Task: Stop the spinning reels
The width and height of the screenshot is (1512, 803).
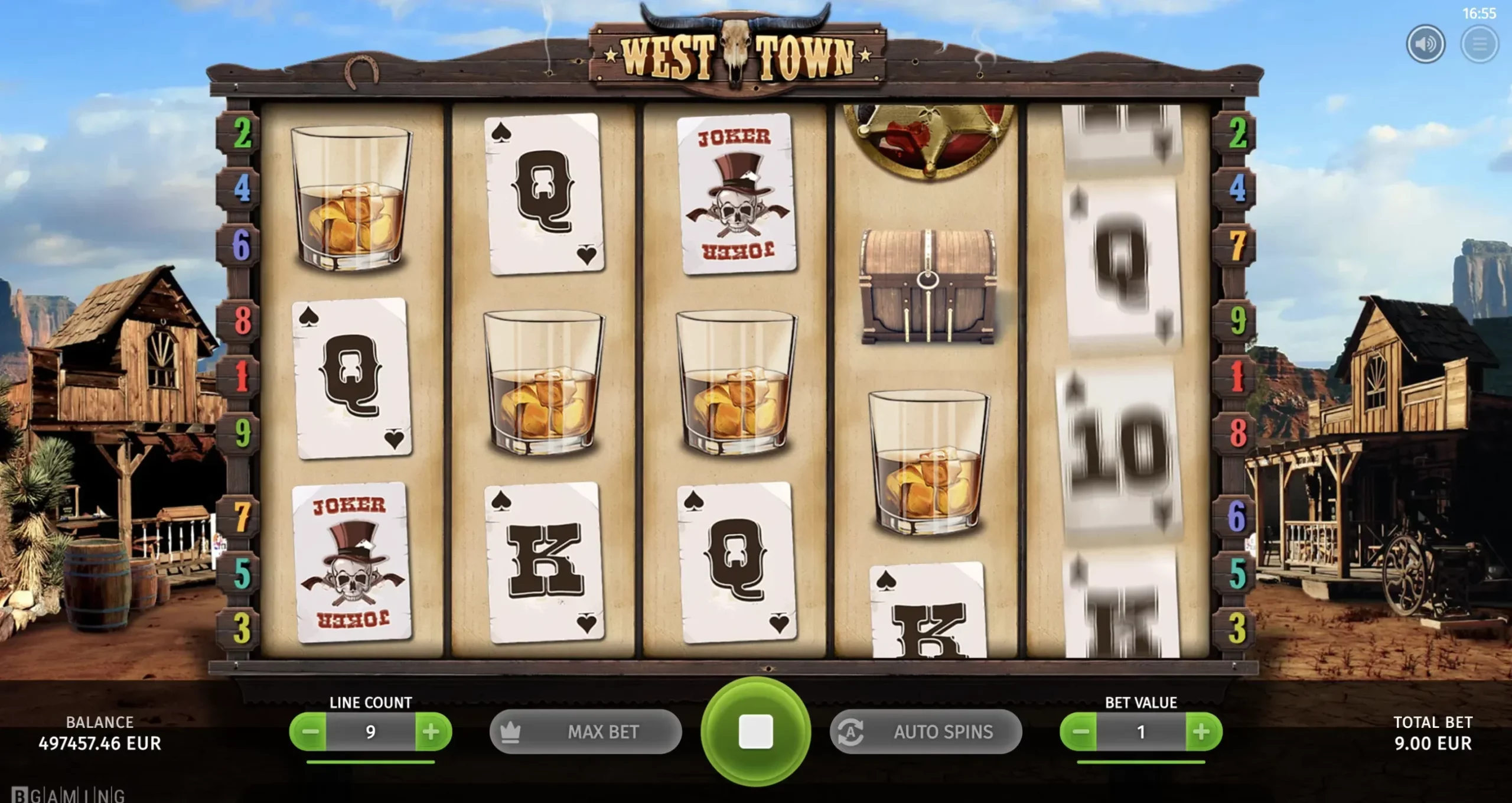Action: pos(755,732)
